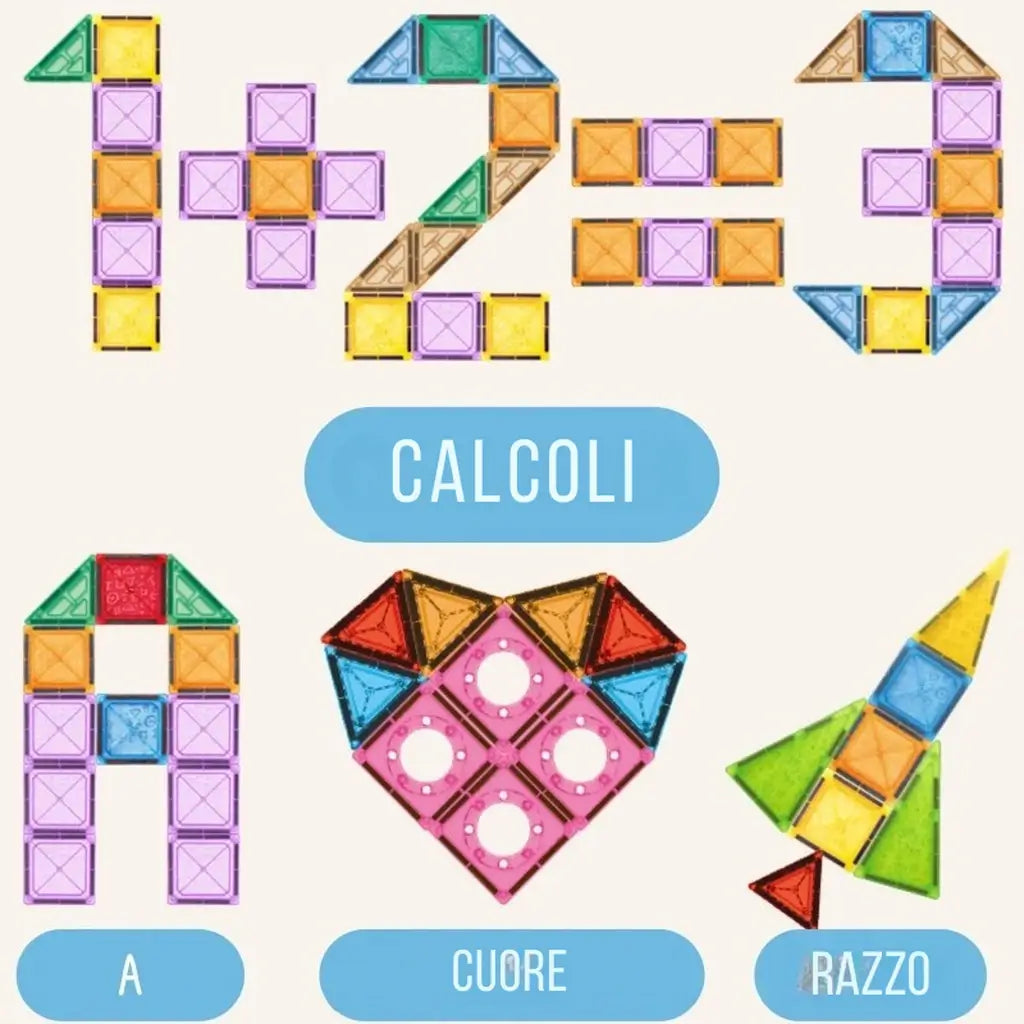The image size is (1024, 1024).
Task: Select the CALCOLI label button
Action: coord(511,474)
